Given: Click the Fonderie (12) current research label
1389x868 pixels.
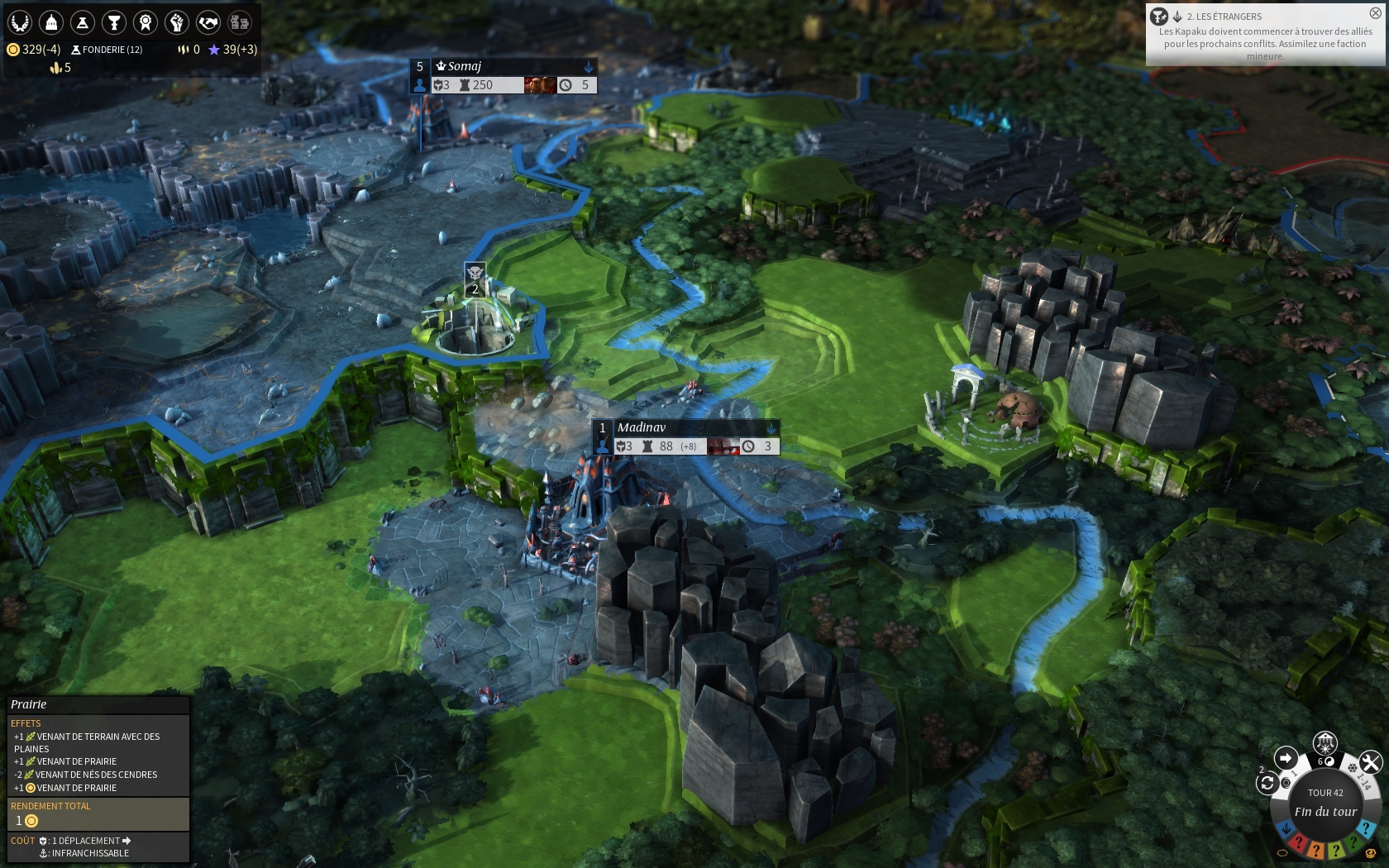Looking at the screenshot, I should [x=107, y=50].
